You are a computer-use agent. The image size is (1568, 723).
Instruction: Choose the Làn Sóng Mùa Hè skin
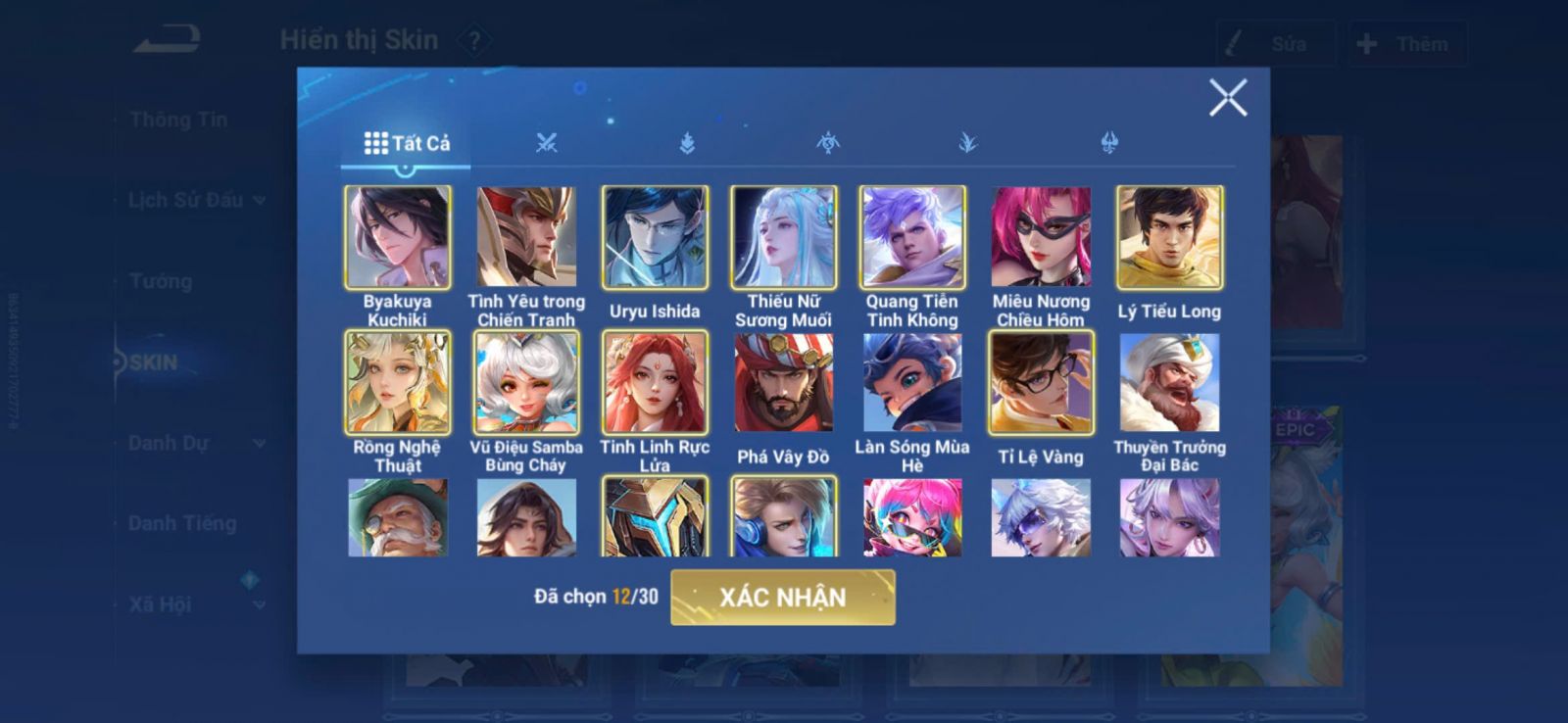click(x=912, y=382)
